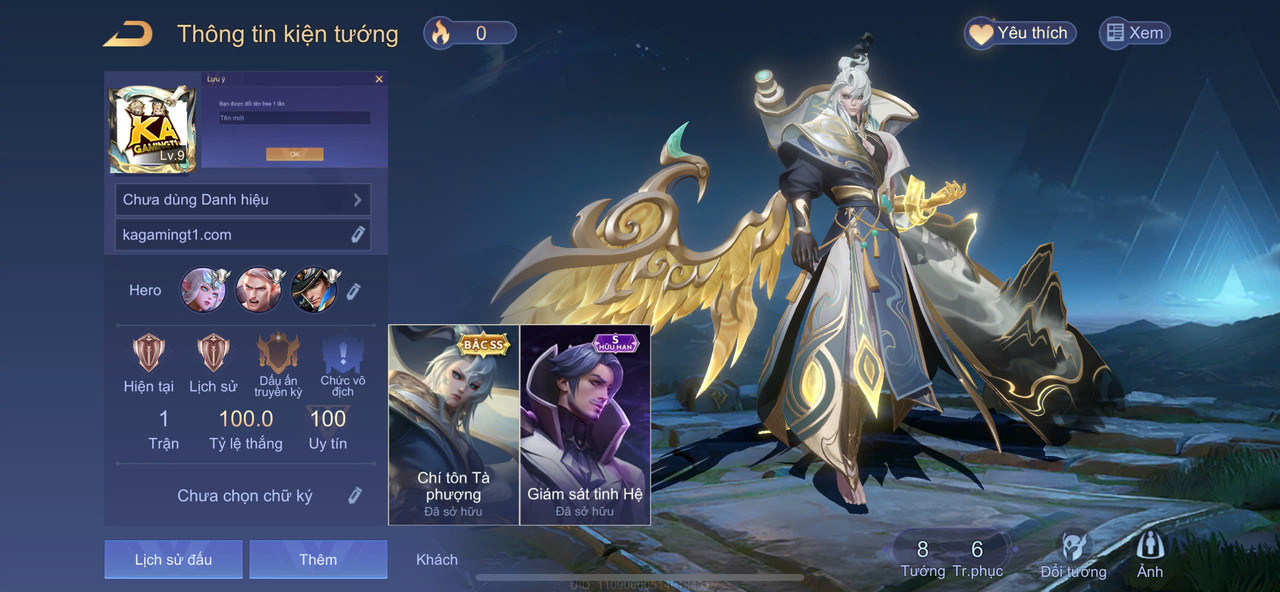Click the Thêm button
The width and height of the screenshot is (1280, 592).
[318, 559]
